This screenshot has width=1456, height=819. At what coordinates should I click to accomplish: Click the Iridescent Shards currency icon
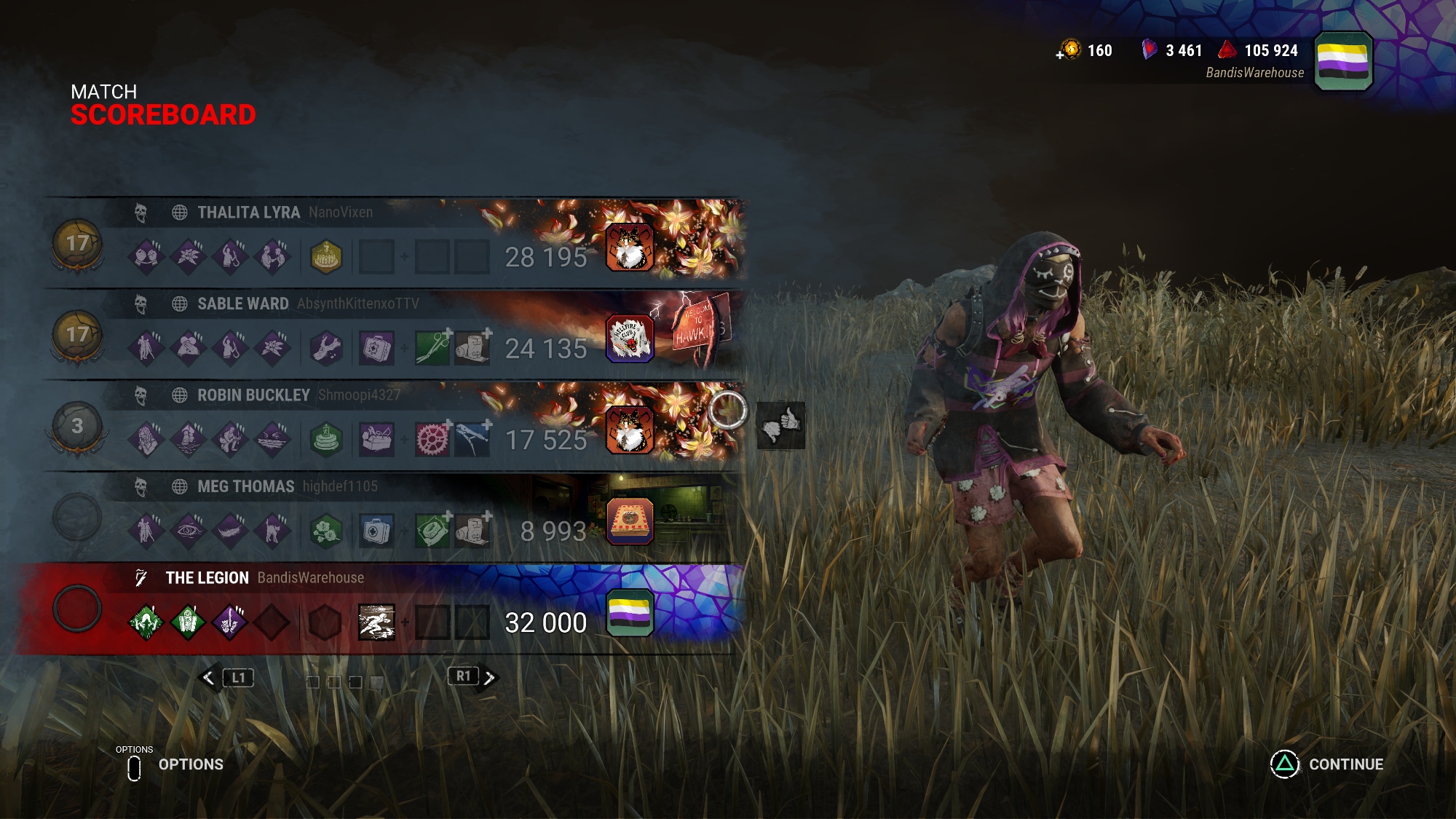[x=1149, y=50]
